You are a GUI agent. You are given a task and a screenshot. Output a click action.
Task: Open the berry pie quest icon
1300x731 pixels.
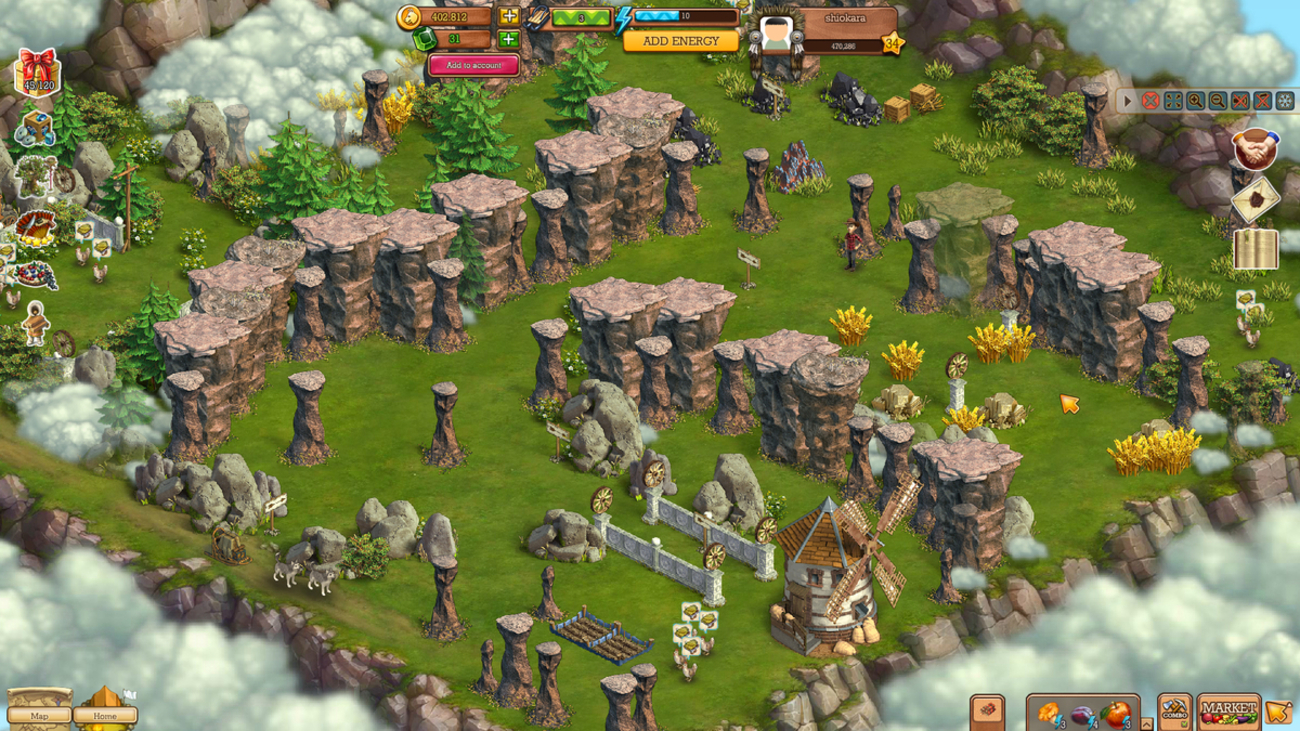(36, 274)
